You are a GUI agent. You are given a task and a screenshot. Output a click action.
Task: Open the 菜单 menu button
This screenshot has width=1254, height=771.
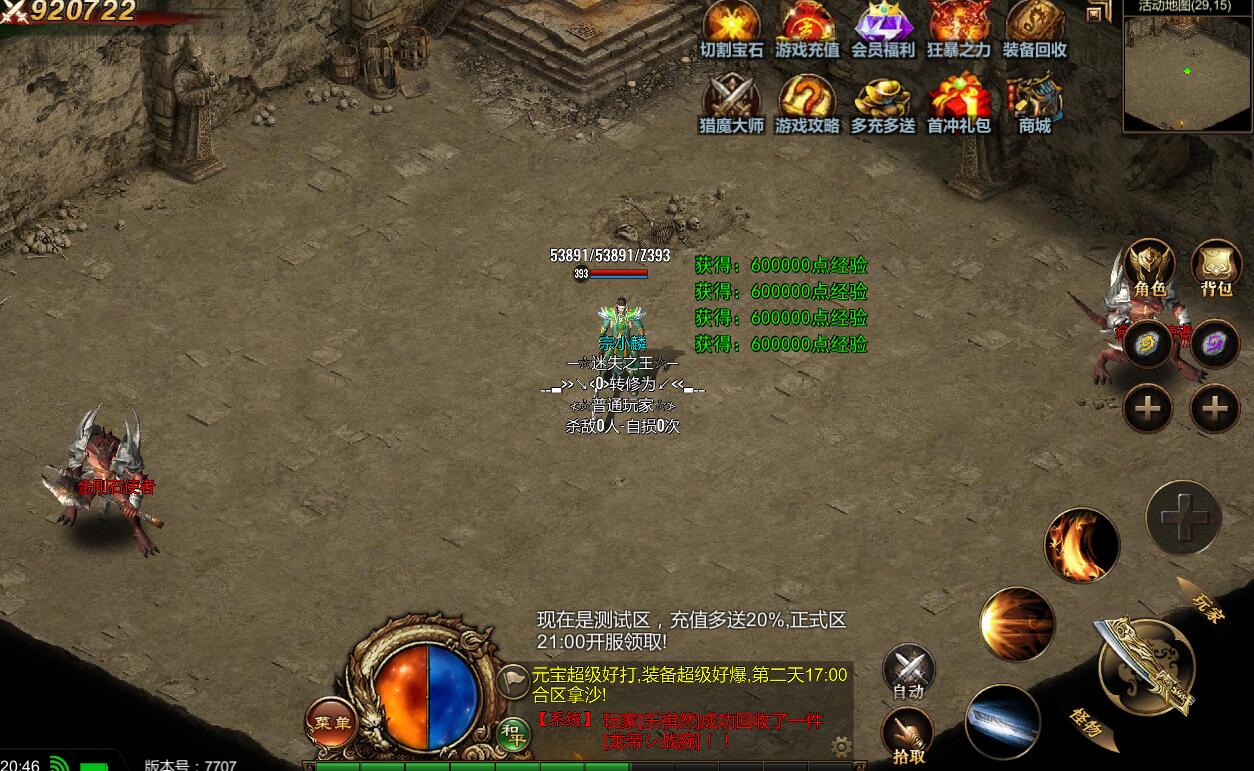point(331,722)
